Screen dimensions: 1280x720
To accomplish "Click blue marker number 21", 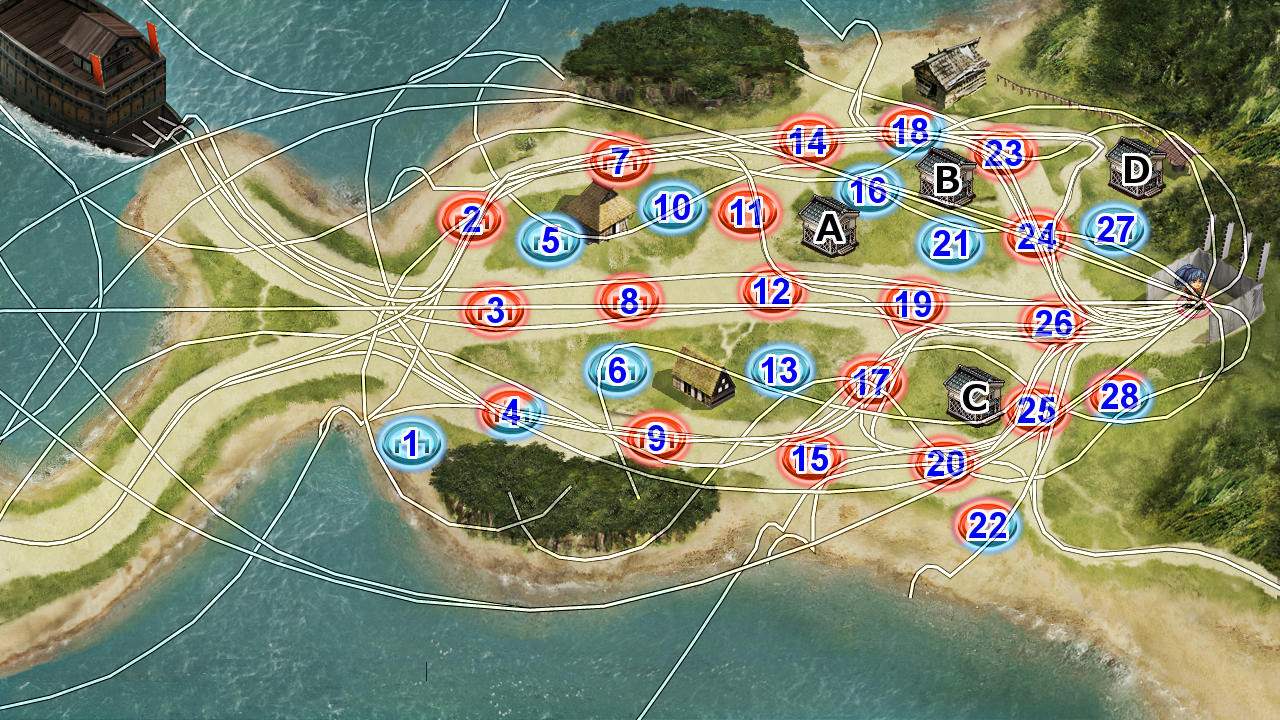I will (x=949, y=243).
